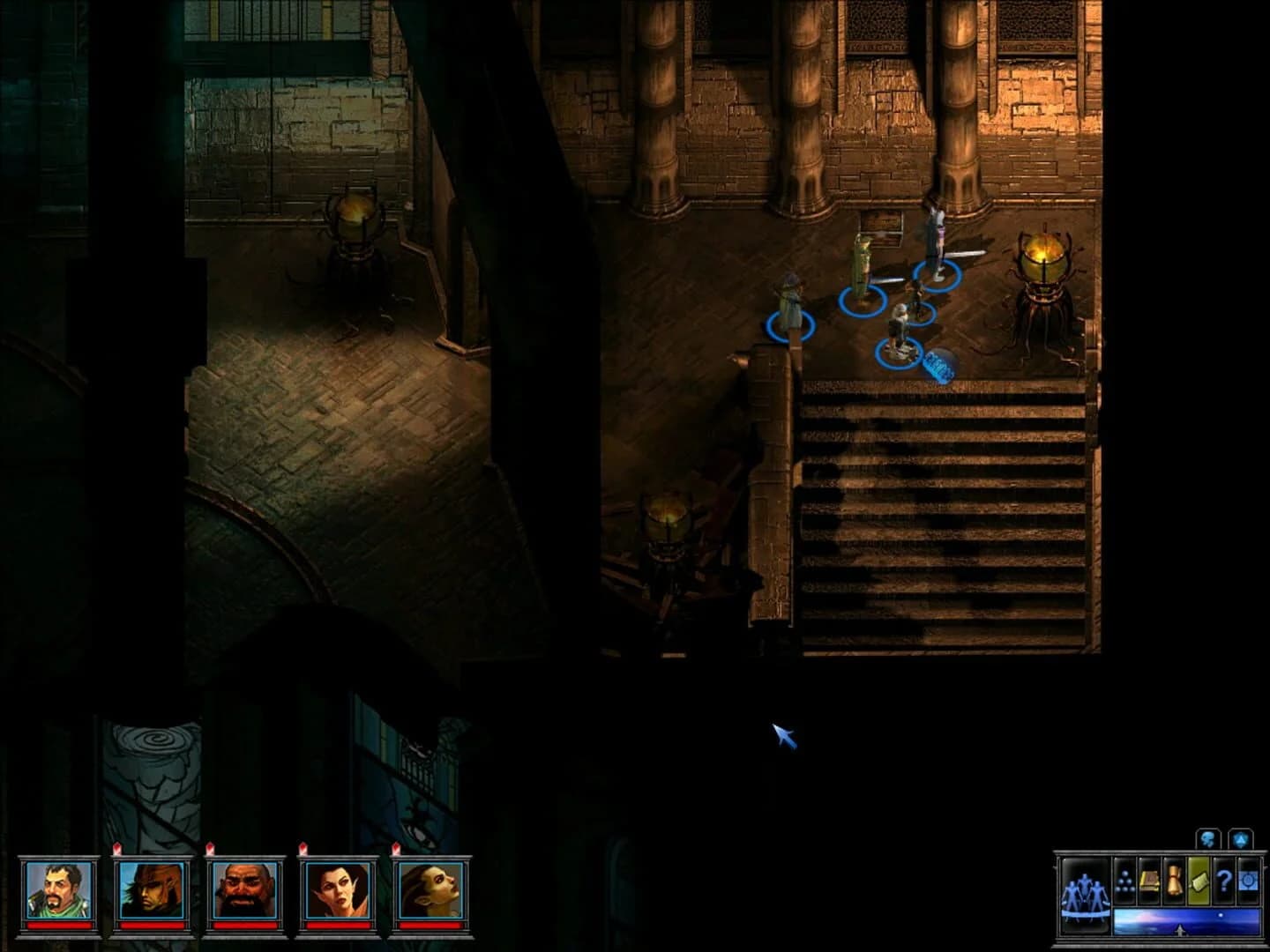Click the blue skull combat icon

pyautogui.click(x=1206, y=838)
